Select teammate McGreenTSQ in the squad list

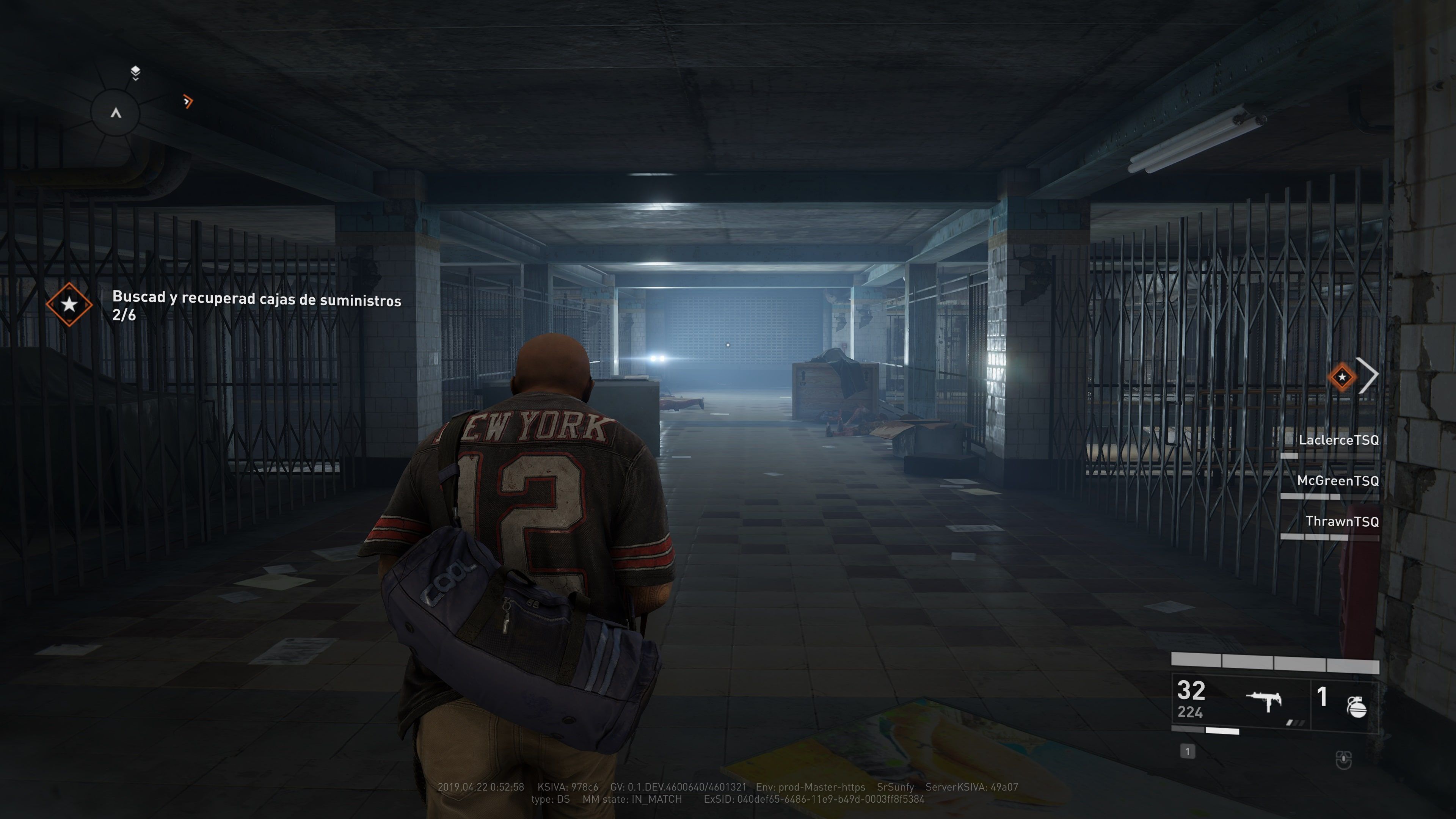(1337, 481)
